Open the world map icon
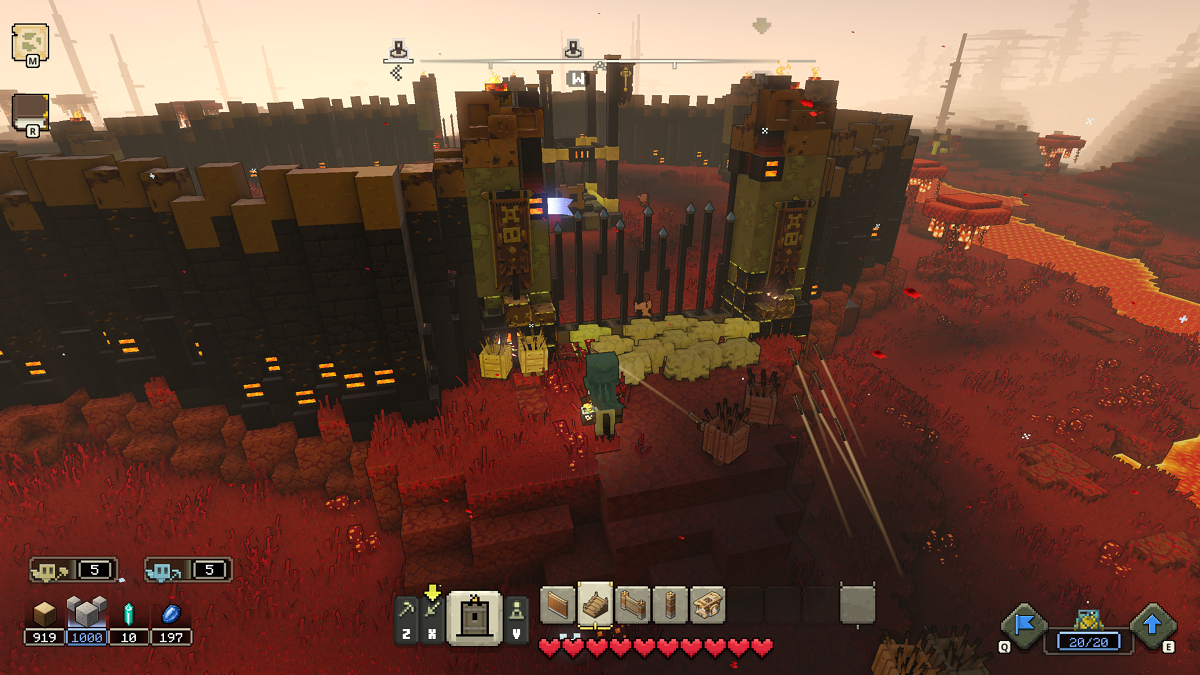 point(30,41)
